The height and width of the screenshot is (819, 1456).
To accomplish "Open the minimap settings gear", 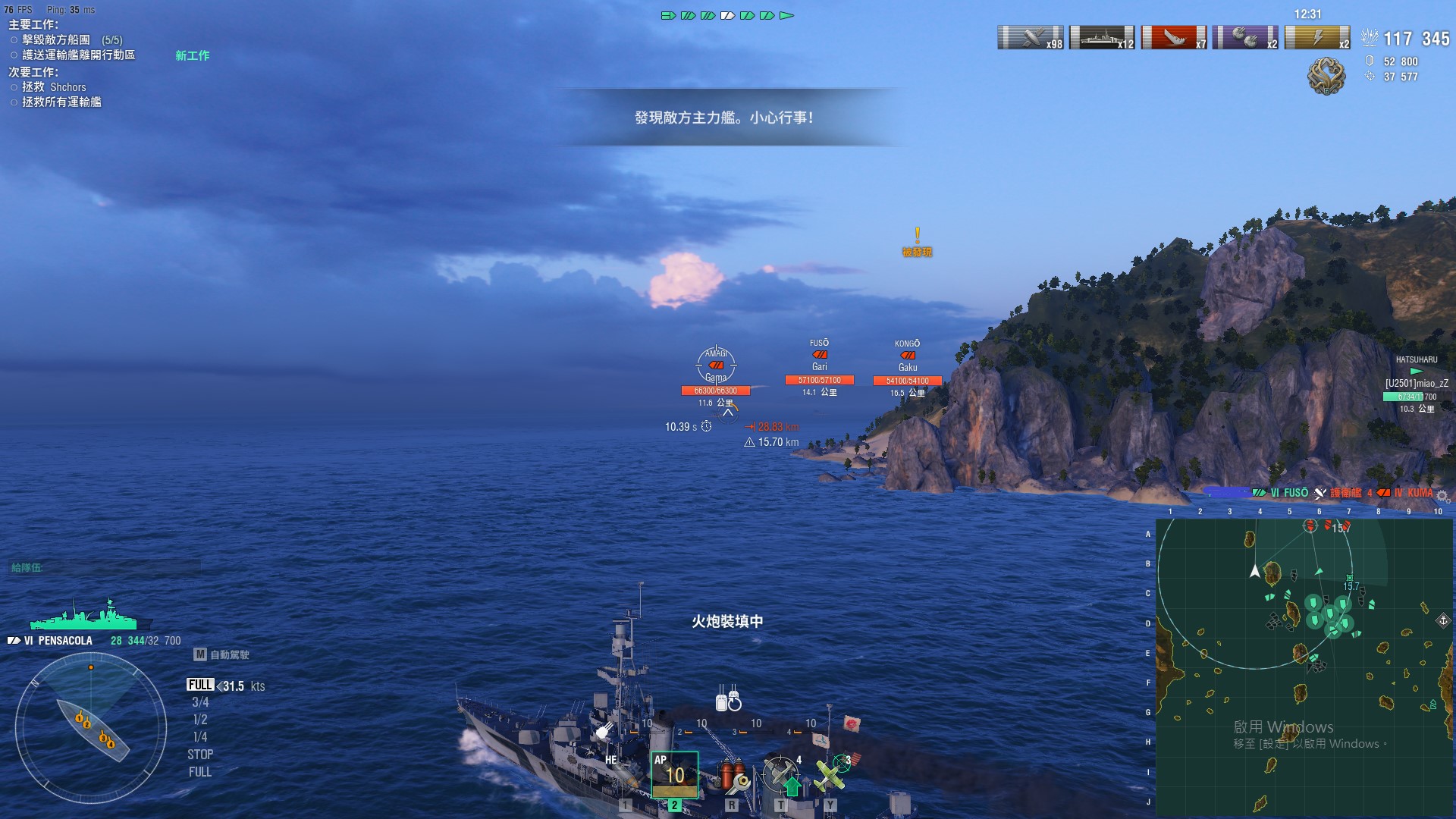I will 1442,497.
